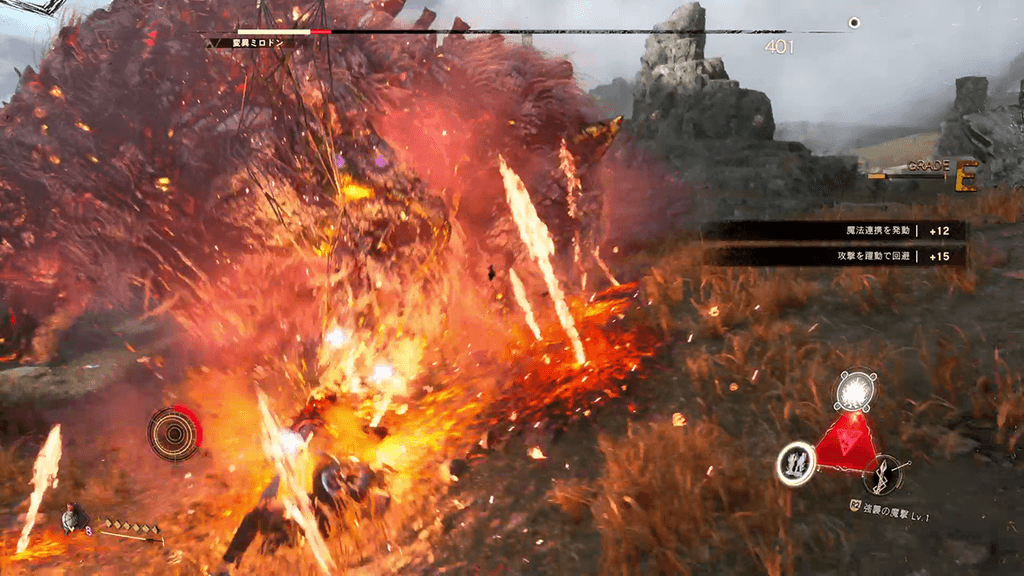Trigger the circular surge magic gauge
Screen dimensions: 1024x576
pos(174,434)
